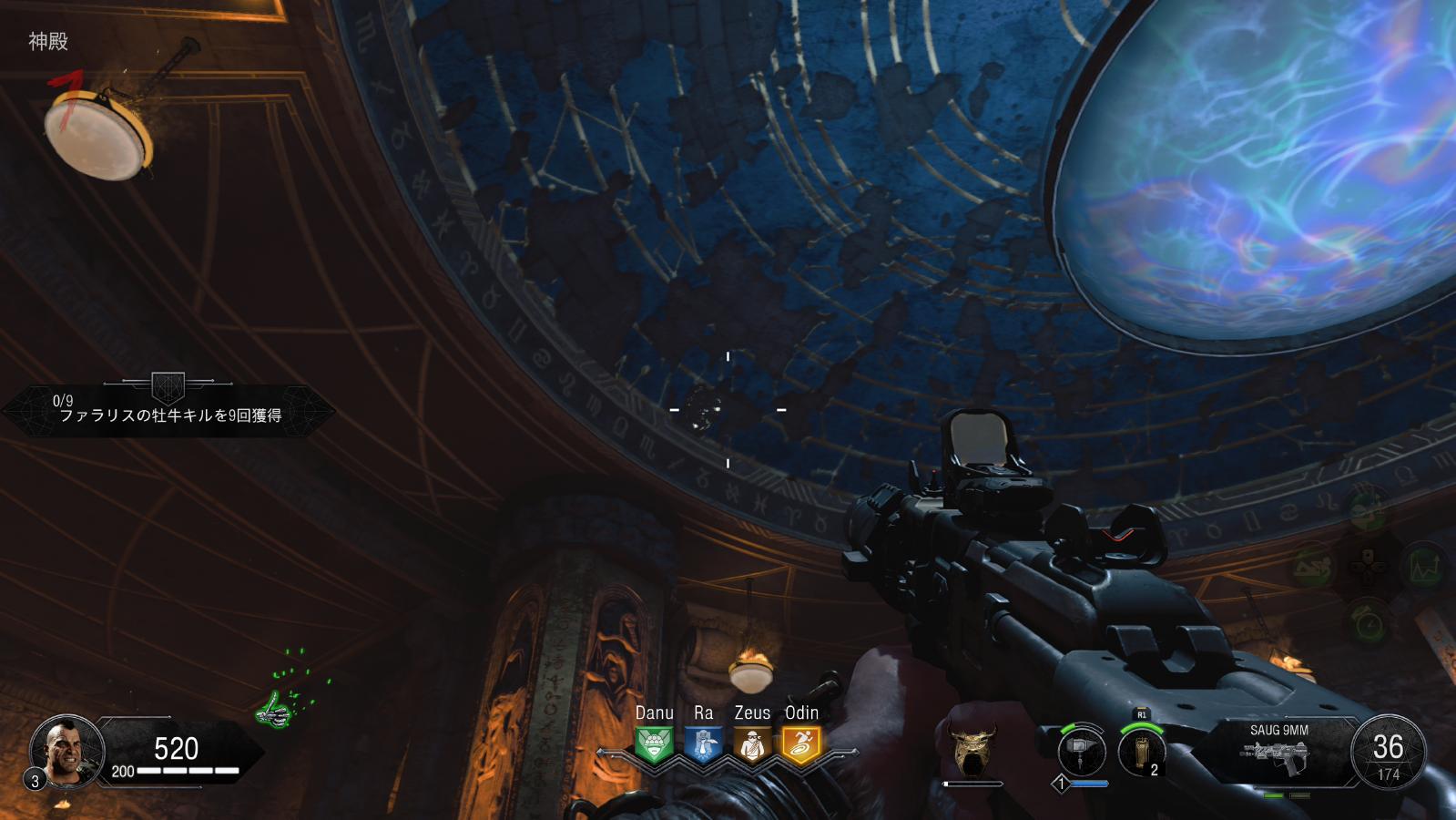Click the golden bull head challenge icon
Viewport: 1456px width, 820px height.
tap(973, 749)
